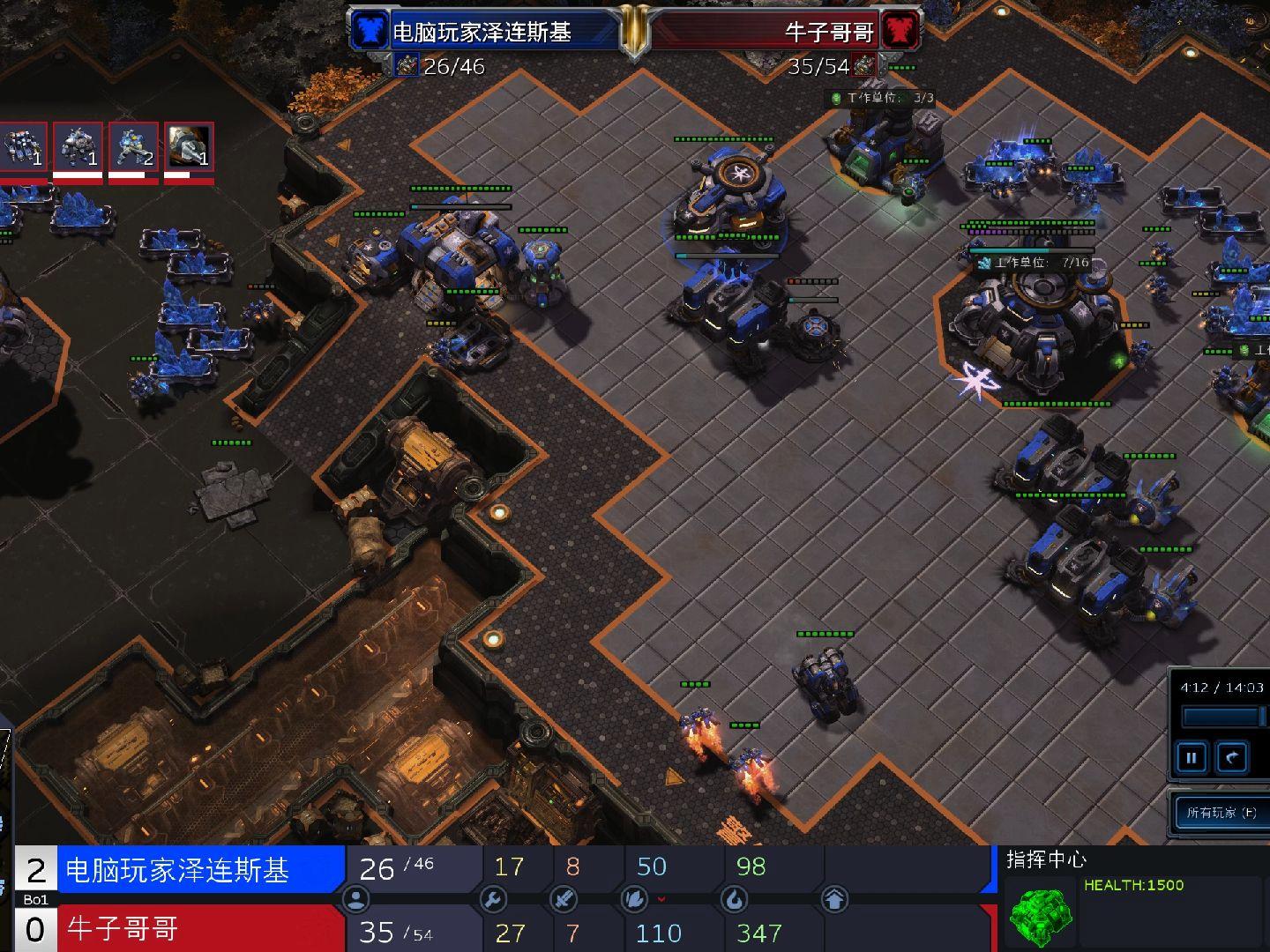Click the worker supply person icon on stats bar
Image resolution: width=1270 pixels, height=952 pixels.
point(355,898)
